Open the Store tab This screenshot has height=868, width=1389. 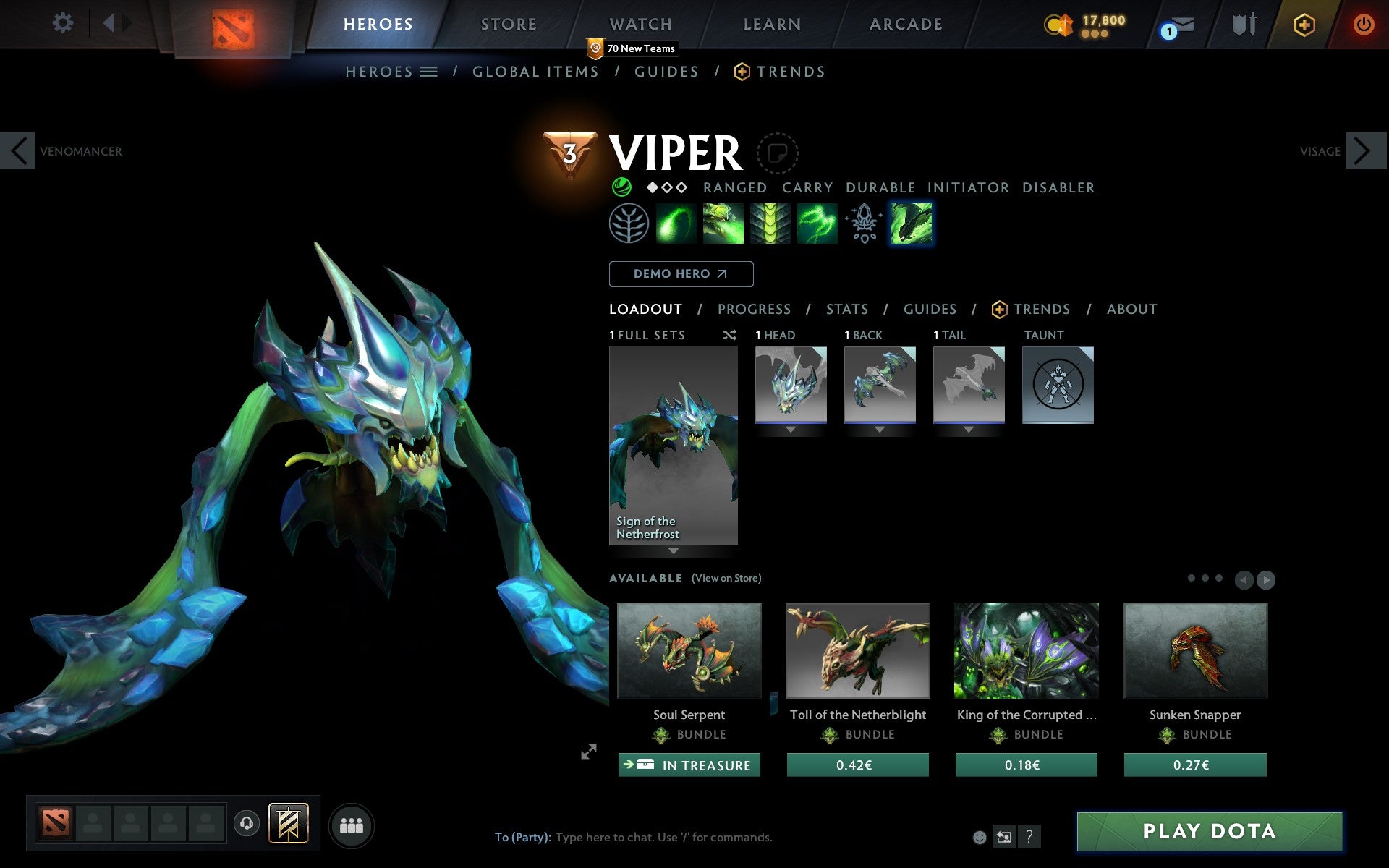[509, 25]
